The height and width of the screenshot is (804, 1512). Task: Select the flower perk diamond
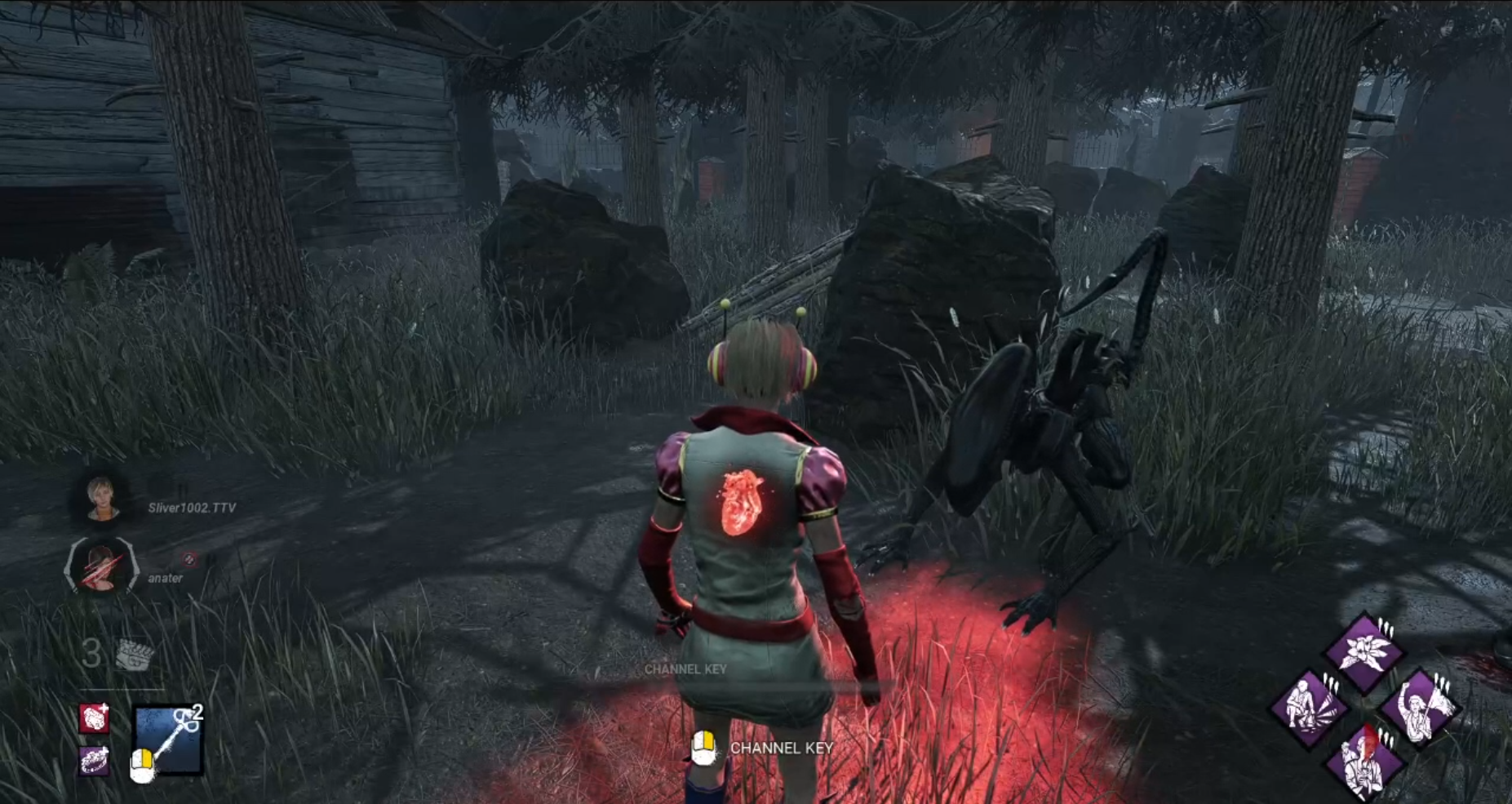[1363, 653]
